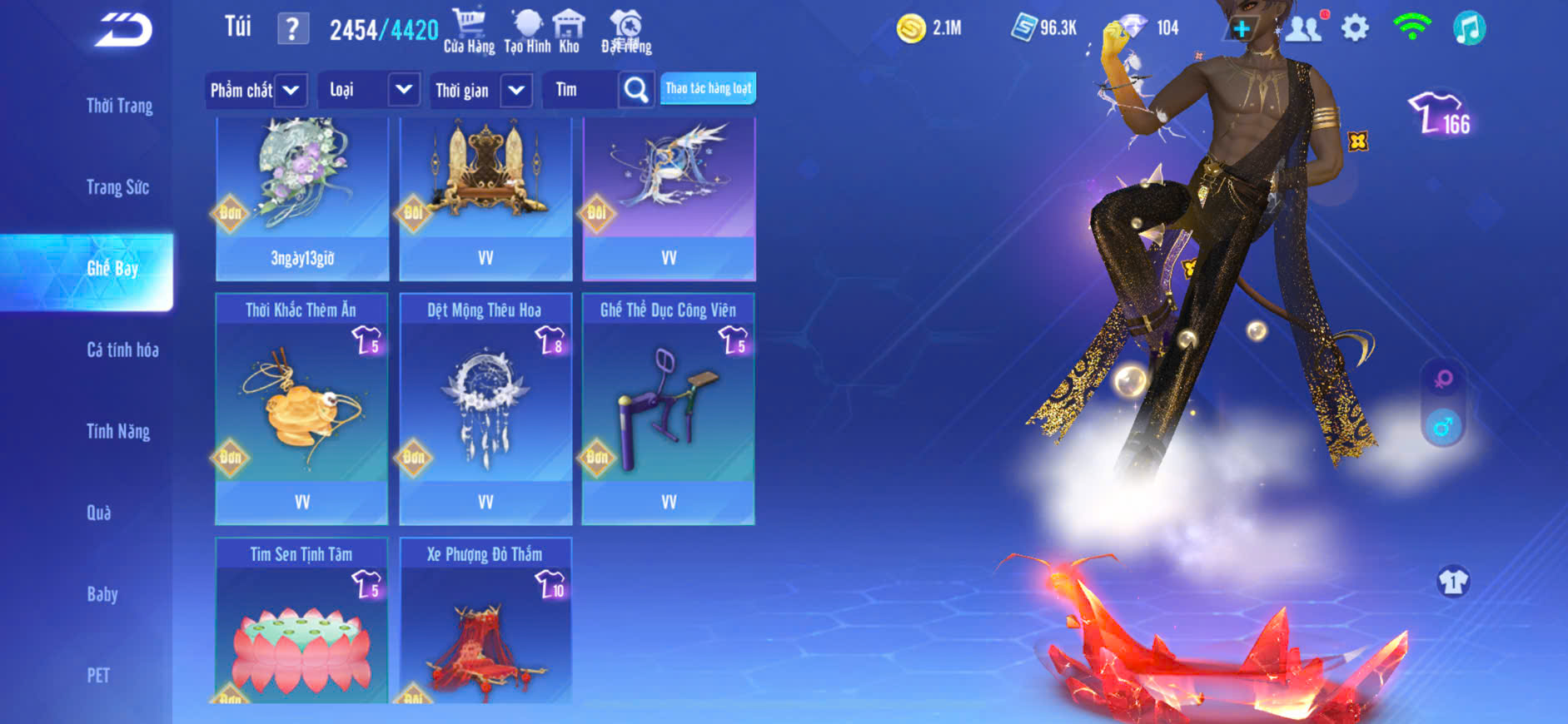Open the Thời Trang tab
Image resolution: width=1568 pixels, height=724 pixels.
tap(119, 106)
